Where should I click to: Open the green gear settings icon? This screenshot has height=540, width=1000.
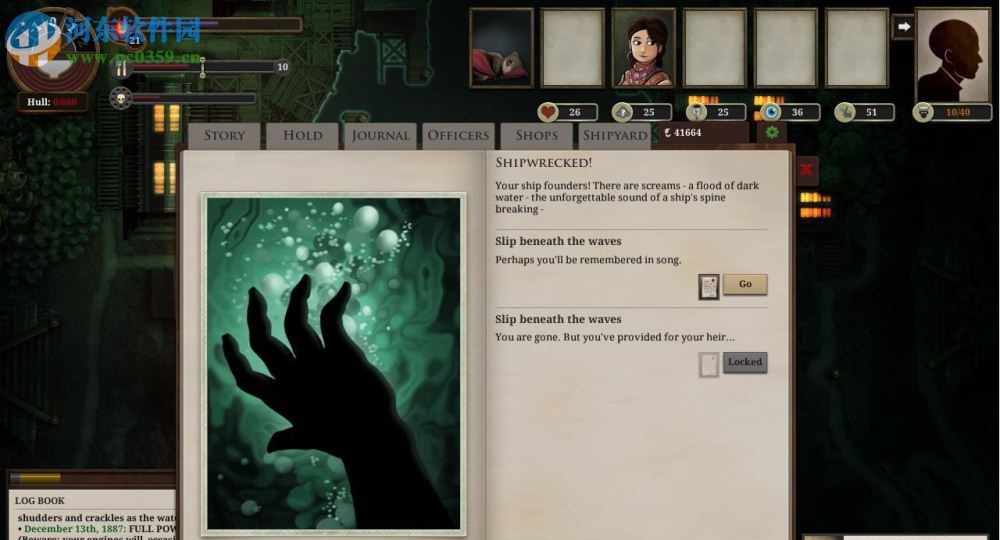tap(771, 132)
